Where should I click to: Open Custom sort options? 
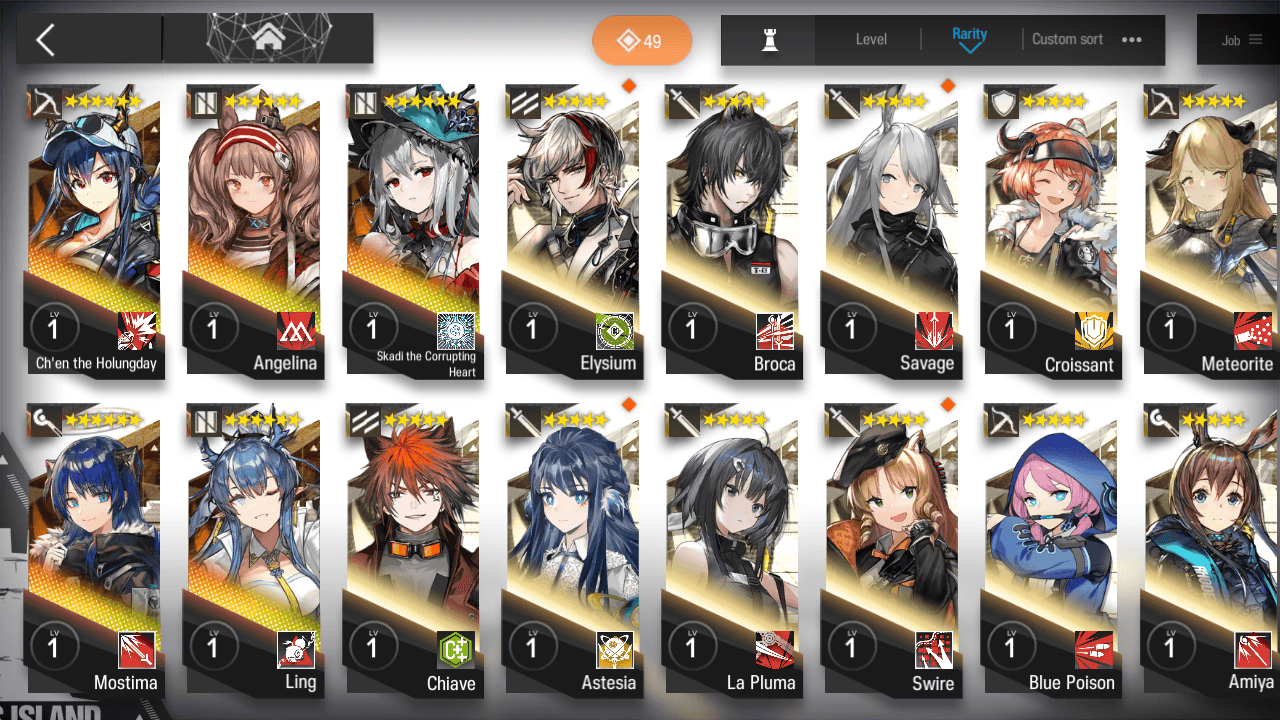coord(1086,40)
